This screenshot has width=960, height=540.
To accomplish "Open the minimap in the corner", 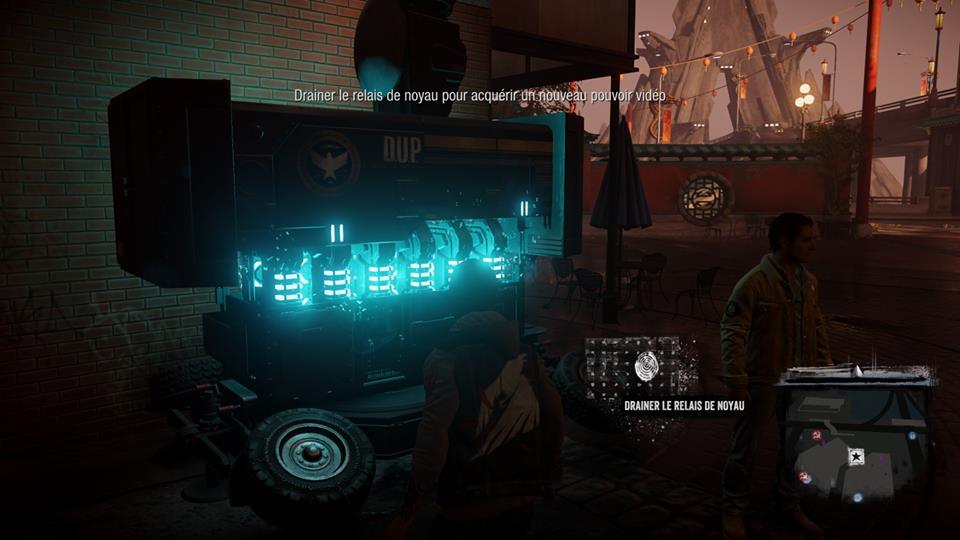I will (x=857, y=440).
